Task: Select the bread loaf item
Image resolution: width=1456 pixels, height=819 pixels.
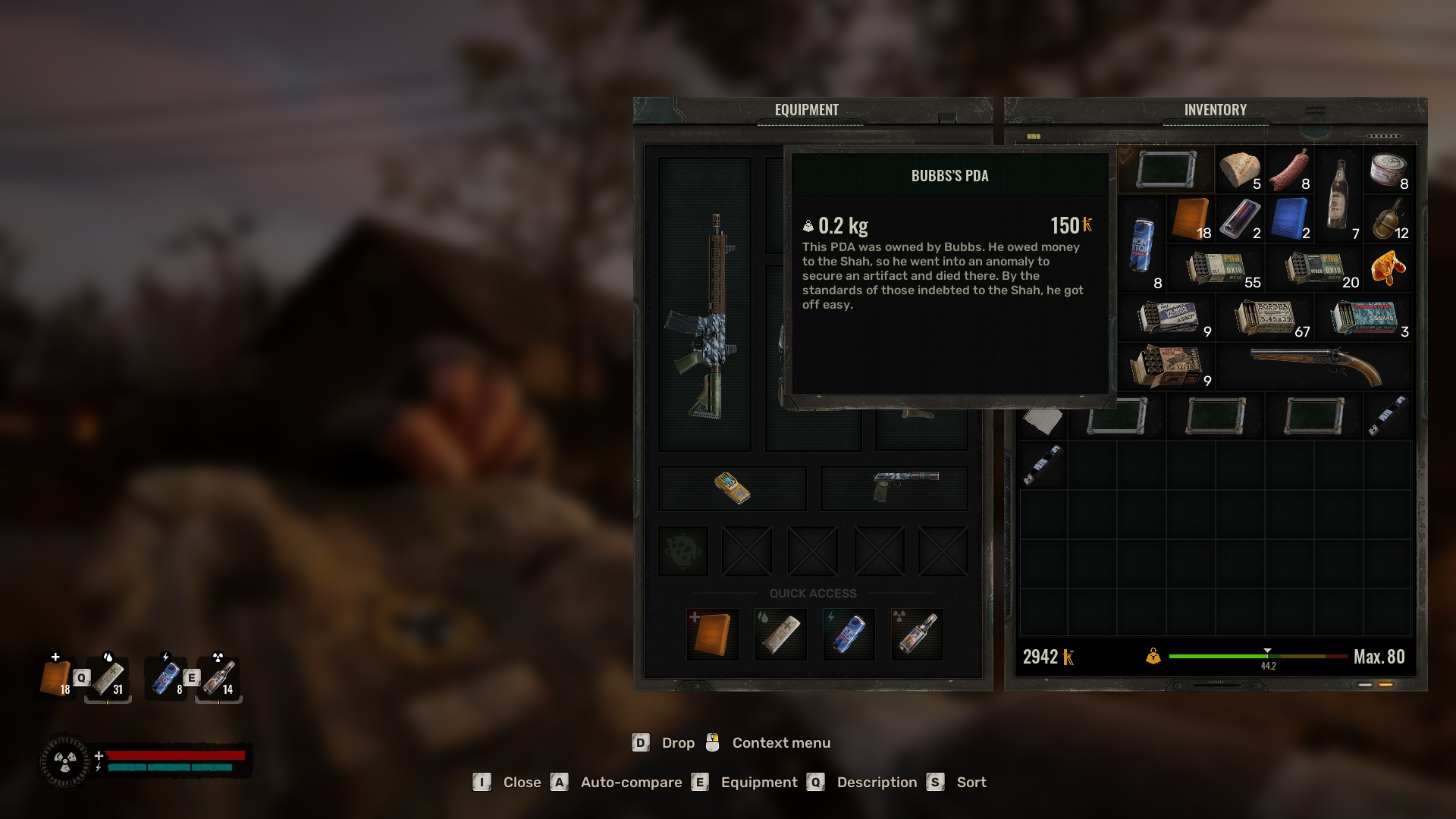Action: click(x=1239, y=169)
